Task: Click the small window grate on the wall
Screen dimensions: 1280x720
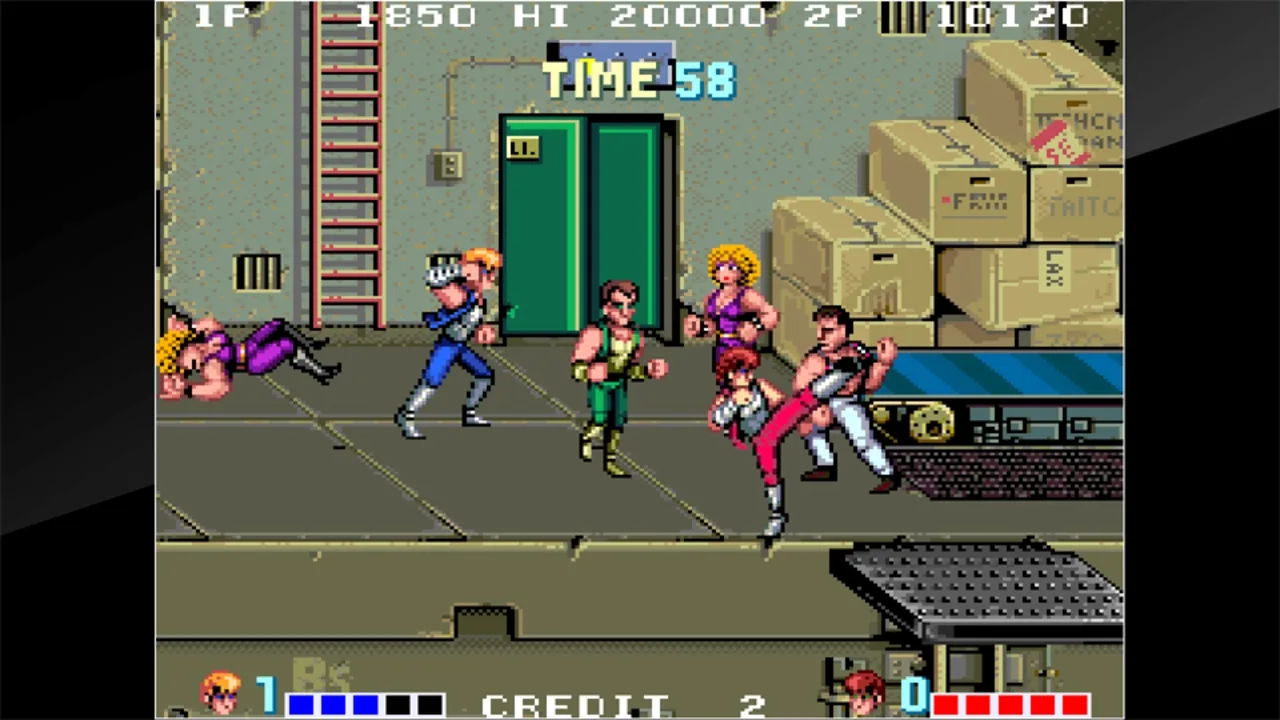Action: pyautogui.click(x=259, y=271)
